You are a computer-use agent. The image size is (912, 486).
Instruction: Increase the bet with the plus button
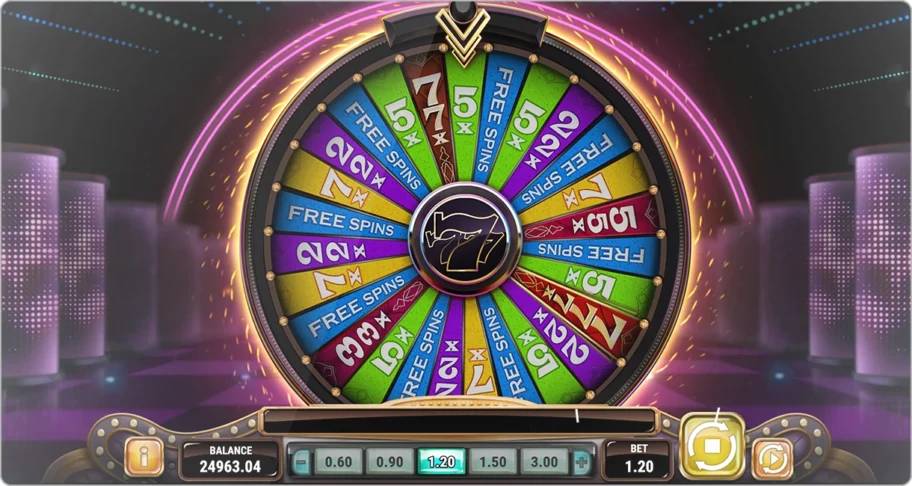pyautogui.click(x=581, y=461)
